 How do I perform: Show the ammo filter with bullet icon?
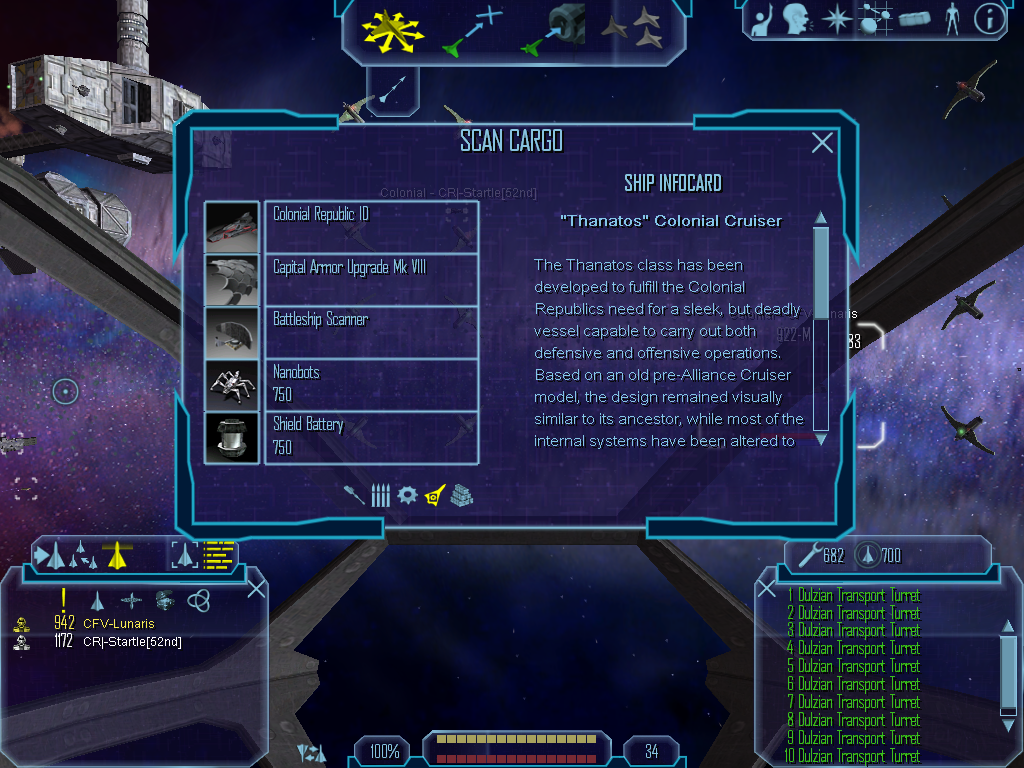point(380,495)
